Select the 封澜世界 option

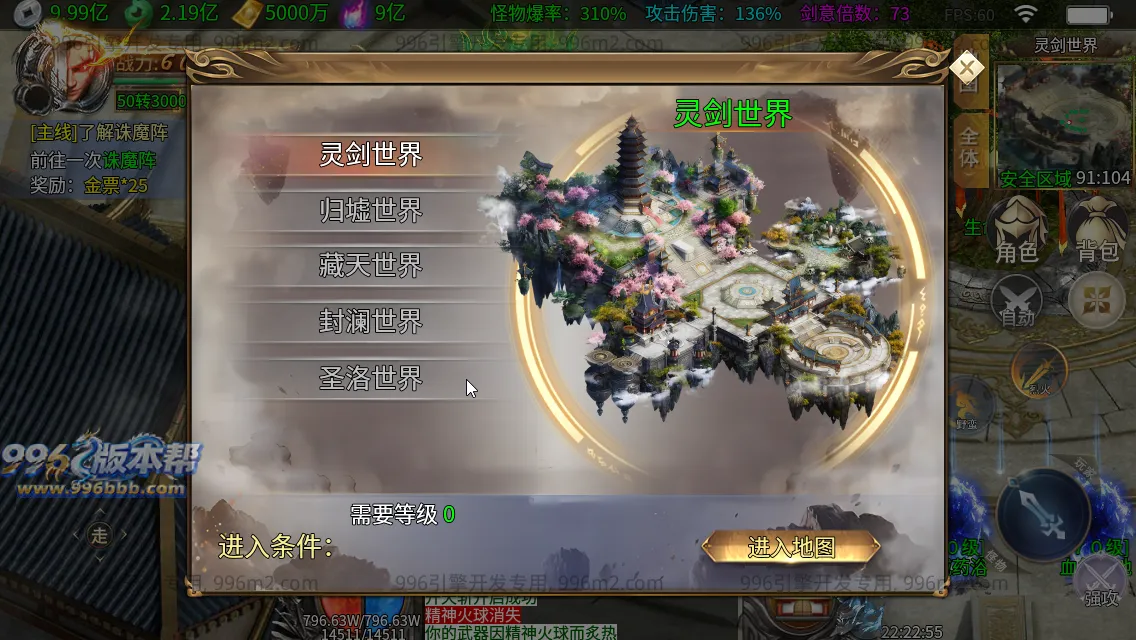point(371,322)
